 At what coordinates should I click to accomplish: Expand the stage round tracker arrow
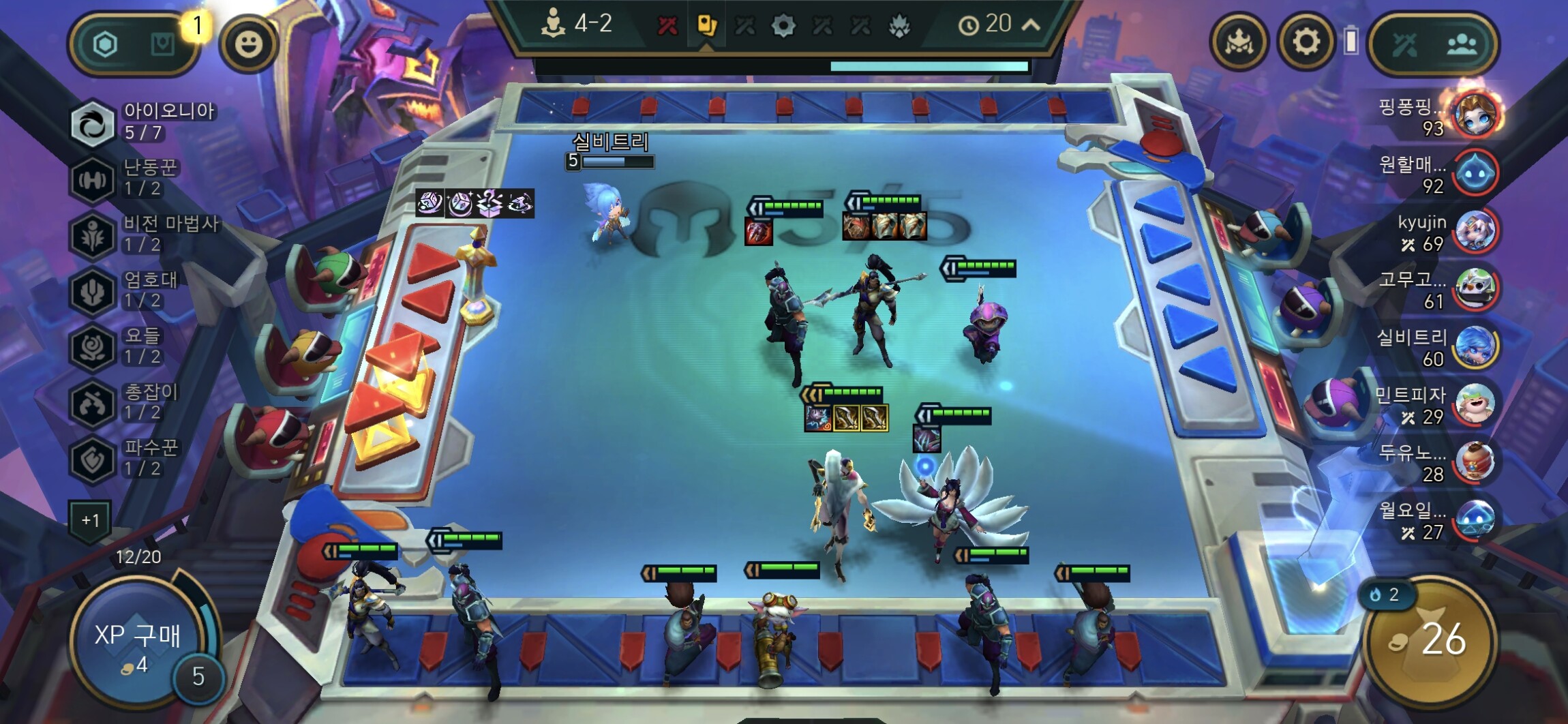coord(1031,25)
